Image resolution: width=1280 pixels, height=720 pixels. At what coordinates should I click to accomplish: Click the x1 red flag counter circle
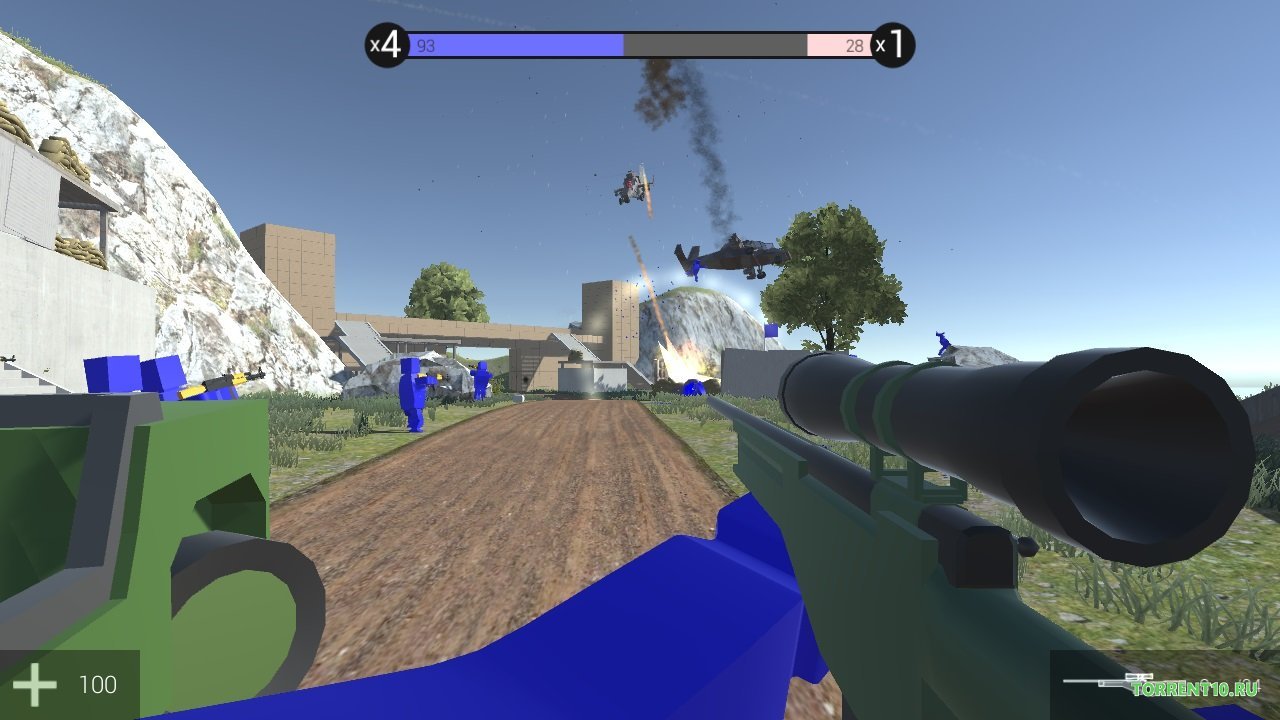(893, 42)
